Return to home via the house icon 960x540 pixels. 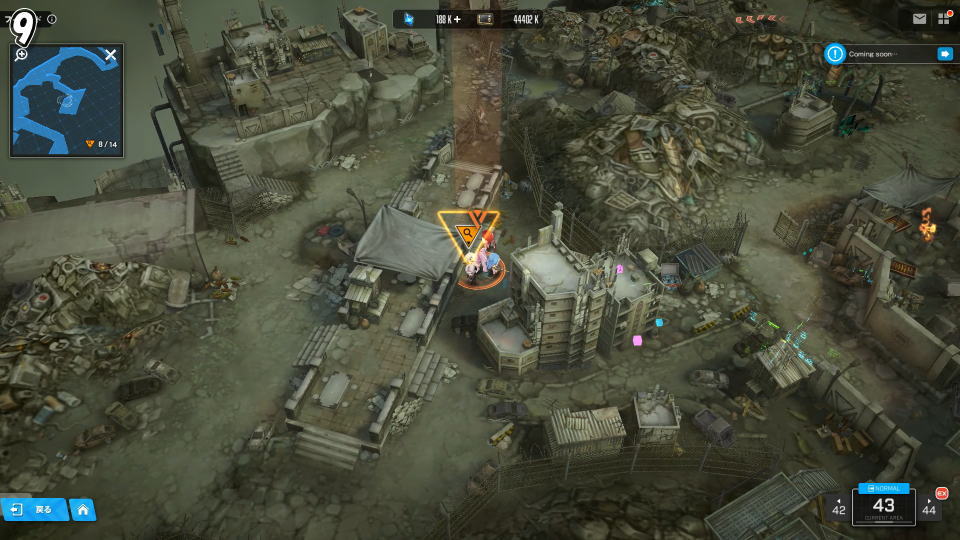(x=83, y=509)
